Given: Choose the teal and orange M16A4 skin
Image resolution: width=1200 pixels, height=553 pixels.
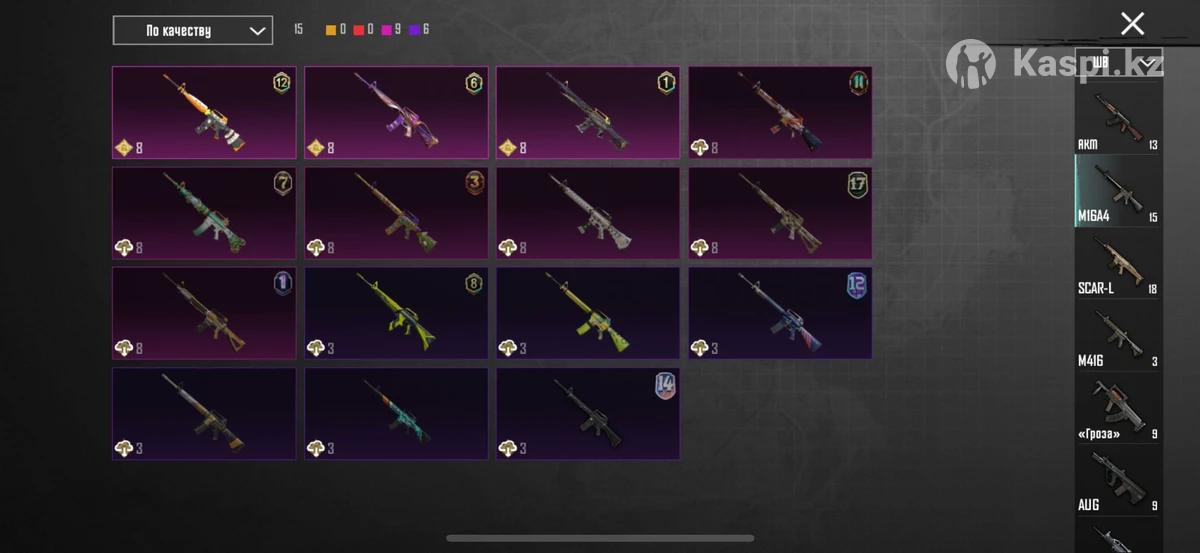Looking at the screenshot, I should pos(396,413).
